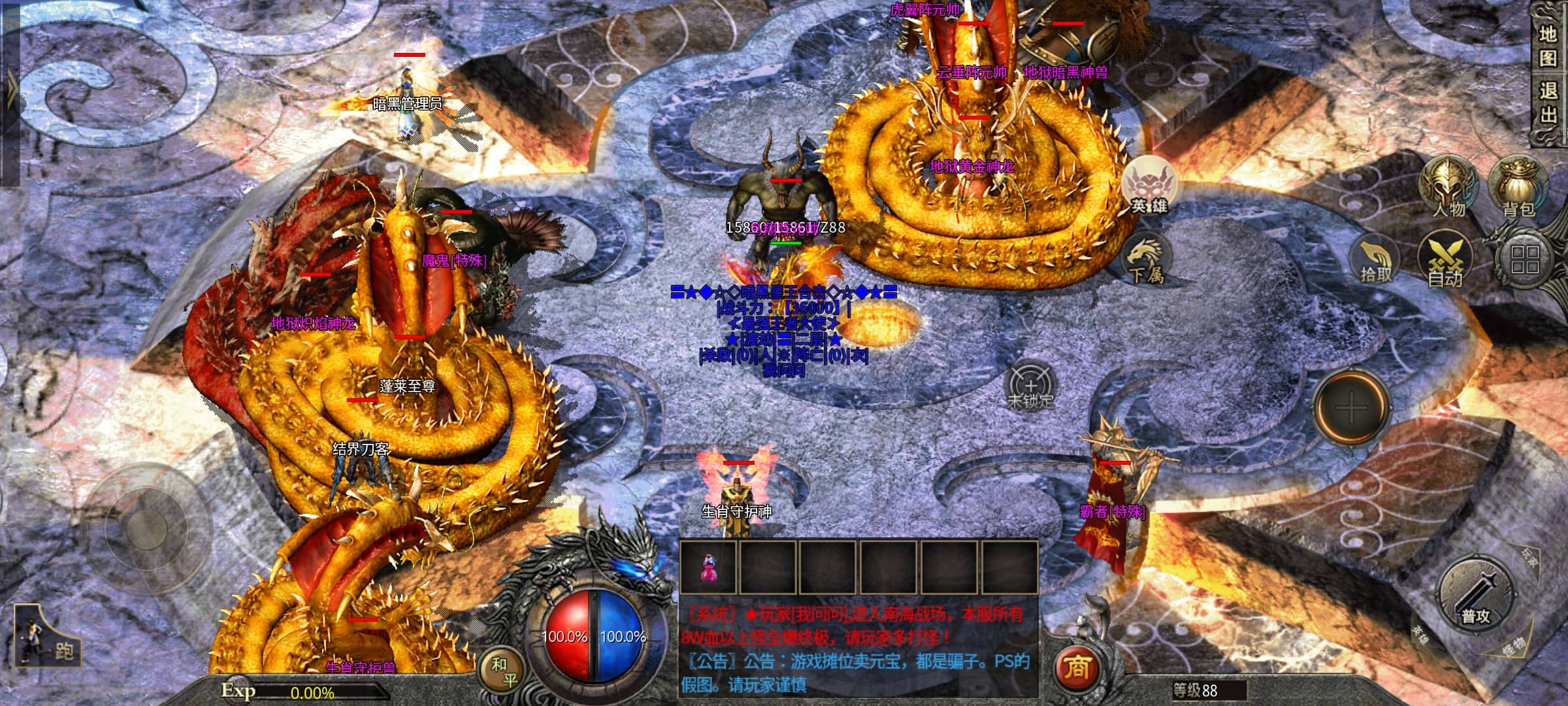Open the backpack (背包) bag

point(1518,187)
